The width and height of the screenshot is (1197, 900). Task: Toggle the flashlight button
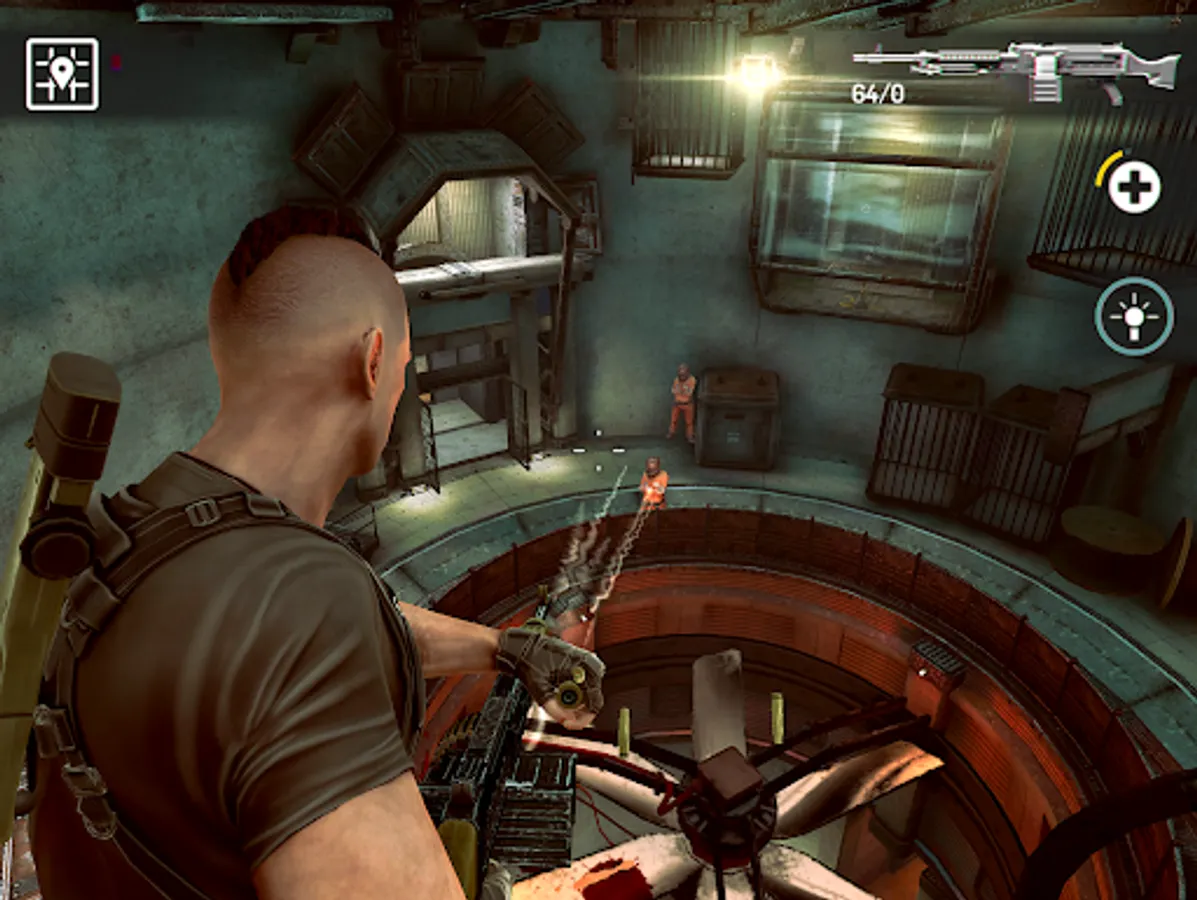[x=1134, y=315]
